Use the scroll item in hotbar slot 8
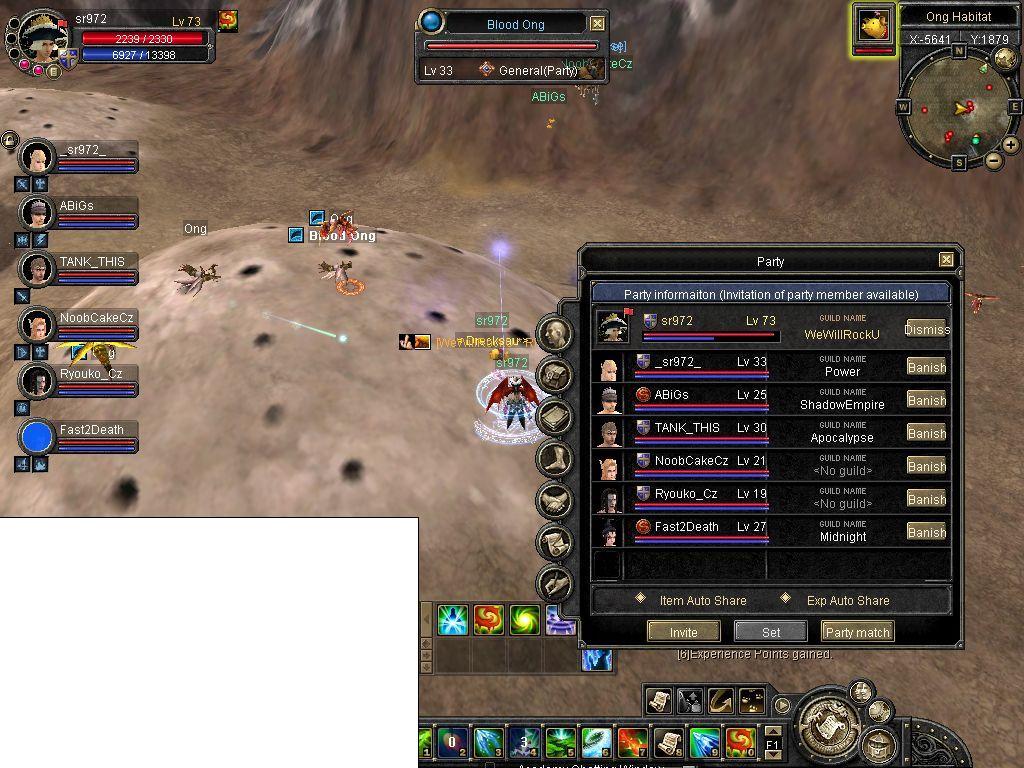The image size is (1024, 768). pyautogui.click(x=668, y=741)
